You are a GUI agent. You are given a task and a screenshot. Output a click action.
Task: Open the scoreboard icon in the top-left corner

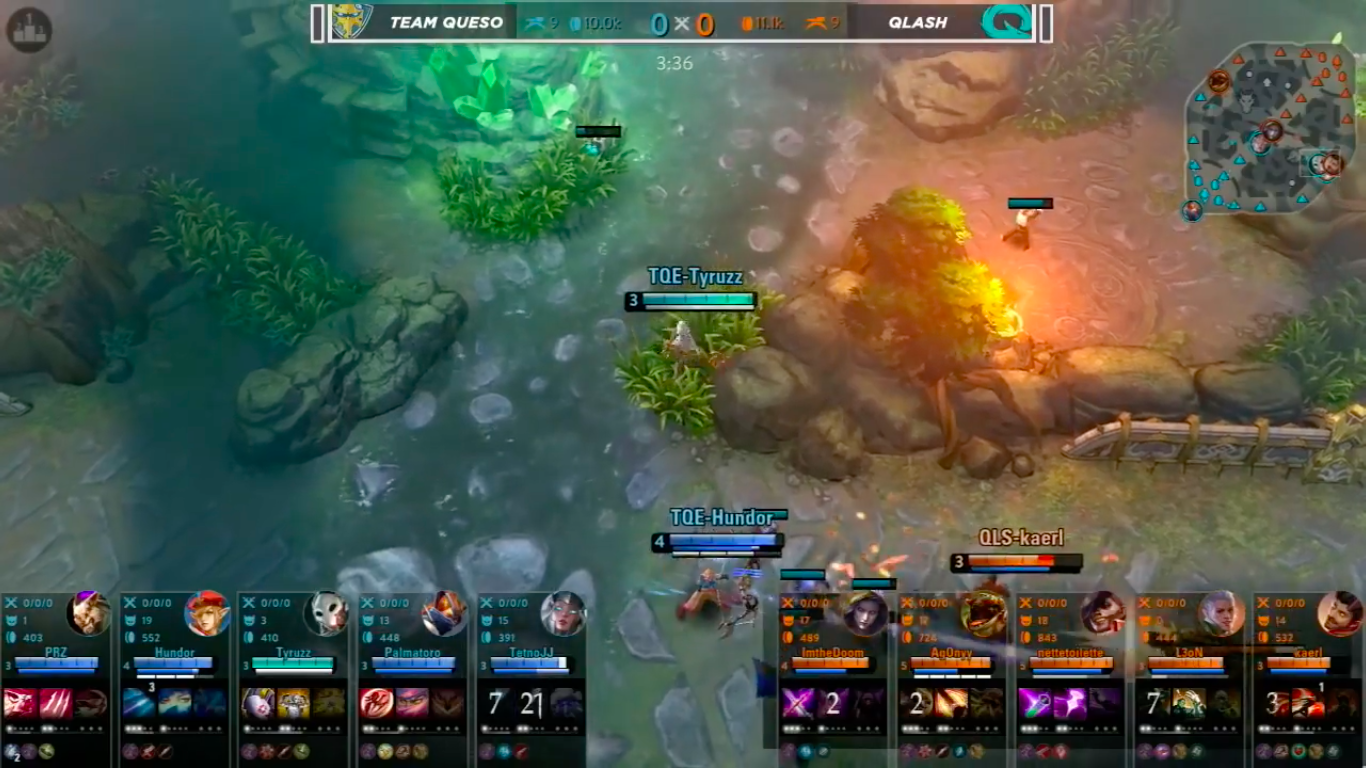(28, 29)
